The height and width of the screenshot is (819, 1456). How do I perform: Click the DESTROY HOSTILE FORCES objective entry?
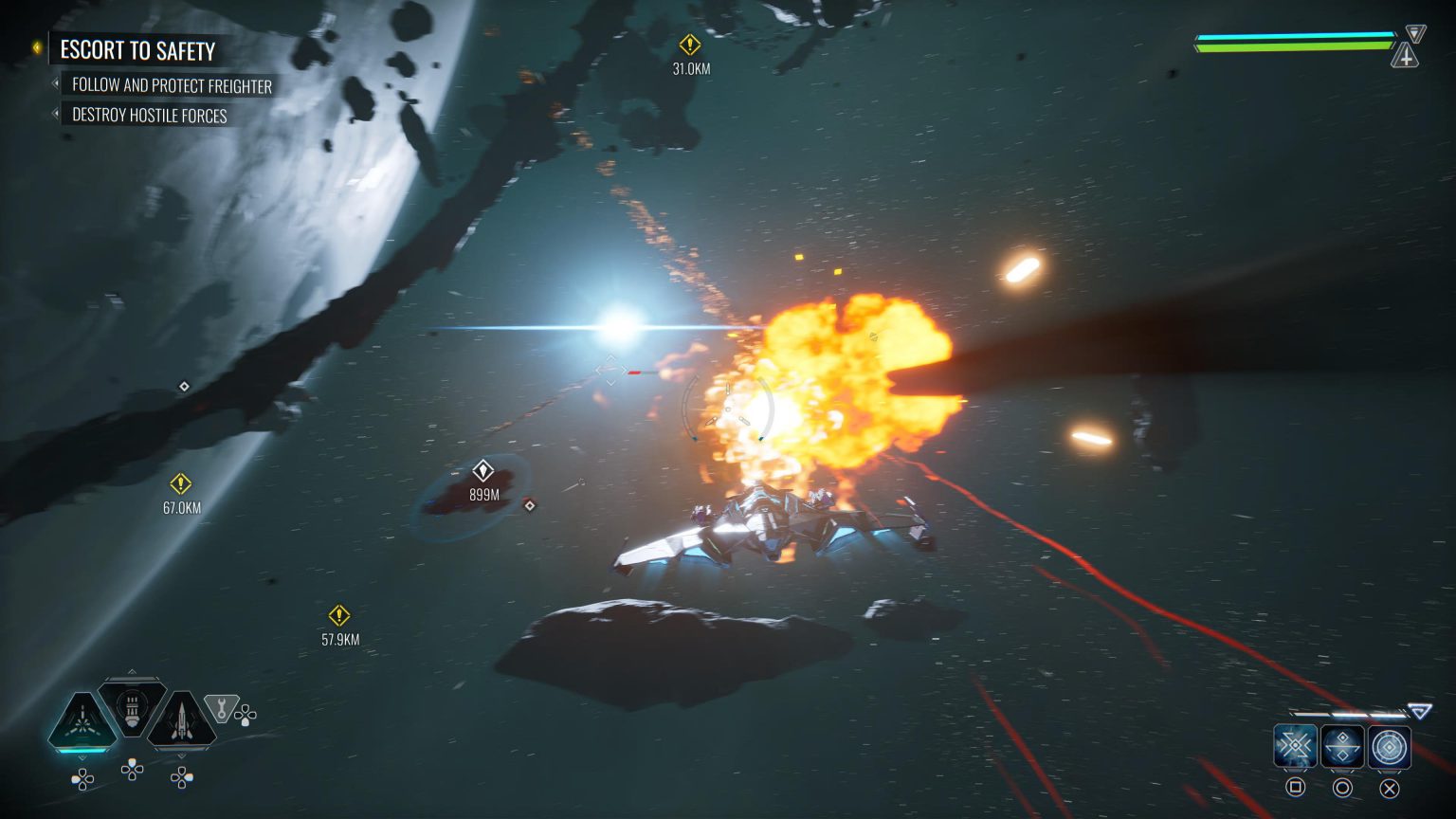click(x=149, y=116)
